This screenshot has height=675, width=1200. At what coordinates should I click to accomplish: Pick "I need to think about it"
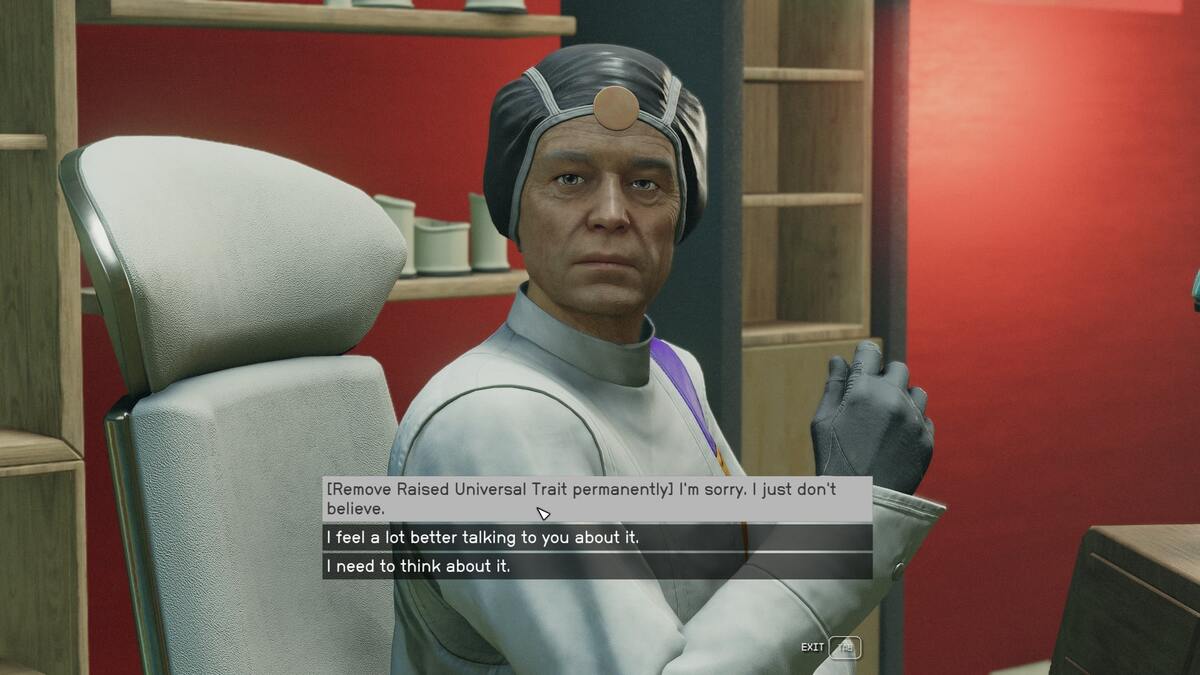point(596,566)
